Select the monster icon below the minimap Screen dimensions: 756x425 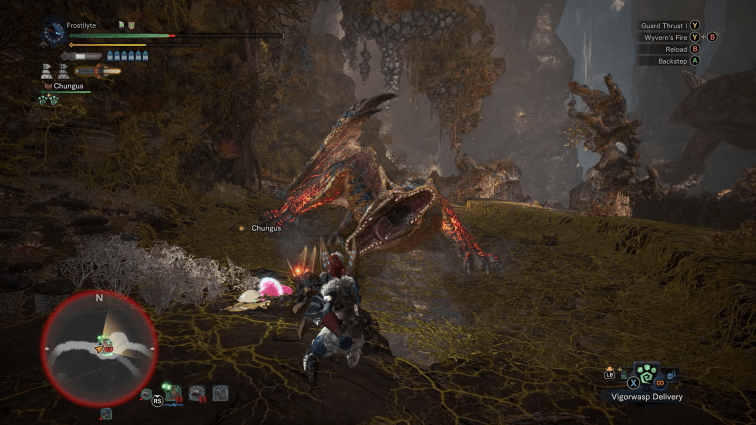click(106, 412)
